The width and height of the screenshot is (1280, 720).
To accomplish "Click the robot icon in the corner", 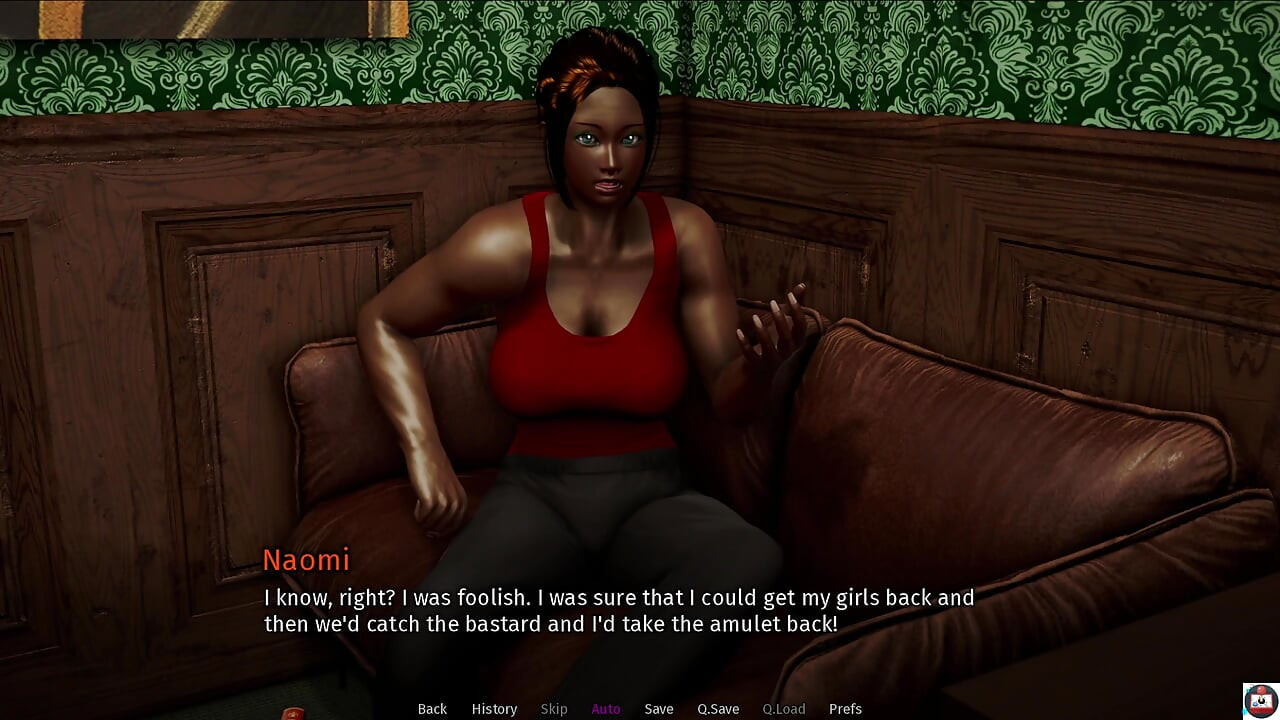I will (x=1260, y=700).
